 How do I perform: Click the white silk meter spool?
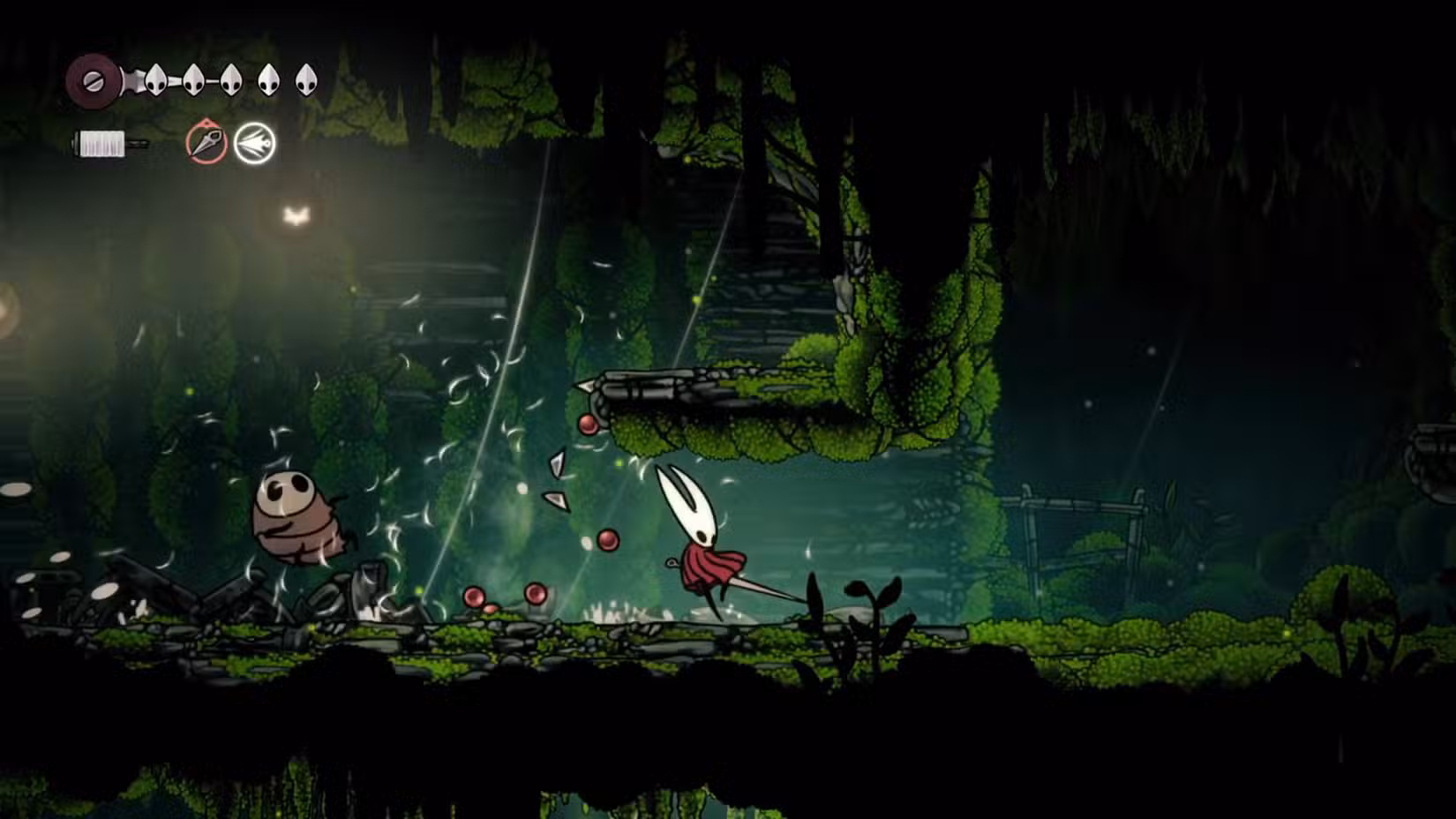click(100, 142)
